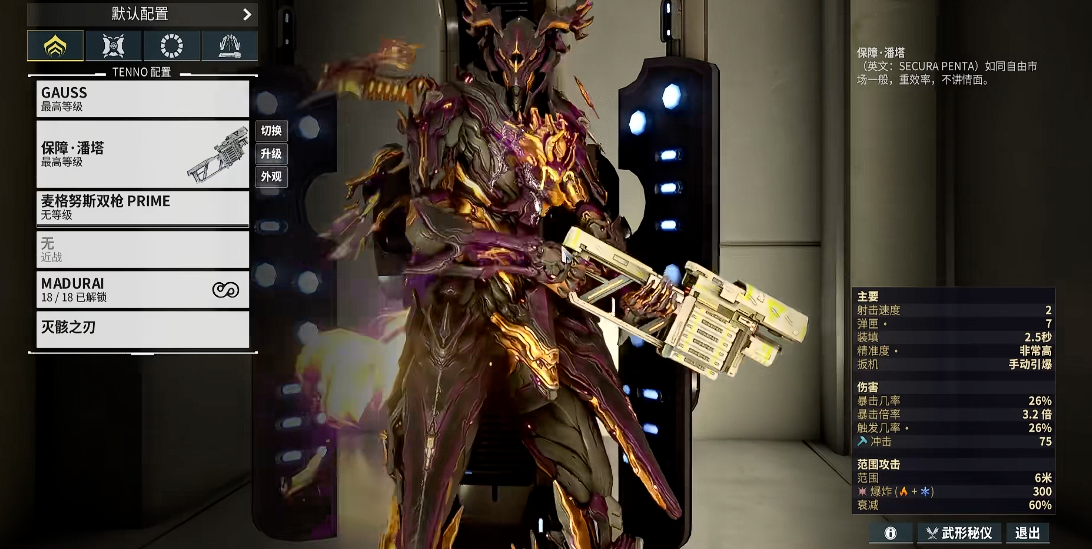
Task: Switch to the Tenno lotus loadout tab
Action: [55, 46]
